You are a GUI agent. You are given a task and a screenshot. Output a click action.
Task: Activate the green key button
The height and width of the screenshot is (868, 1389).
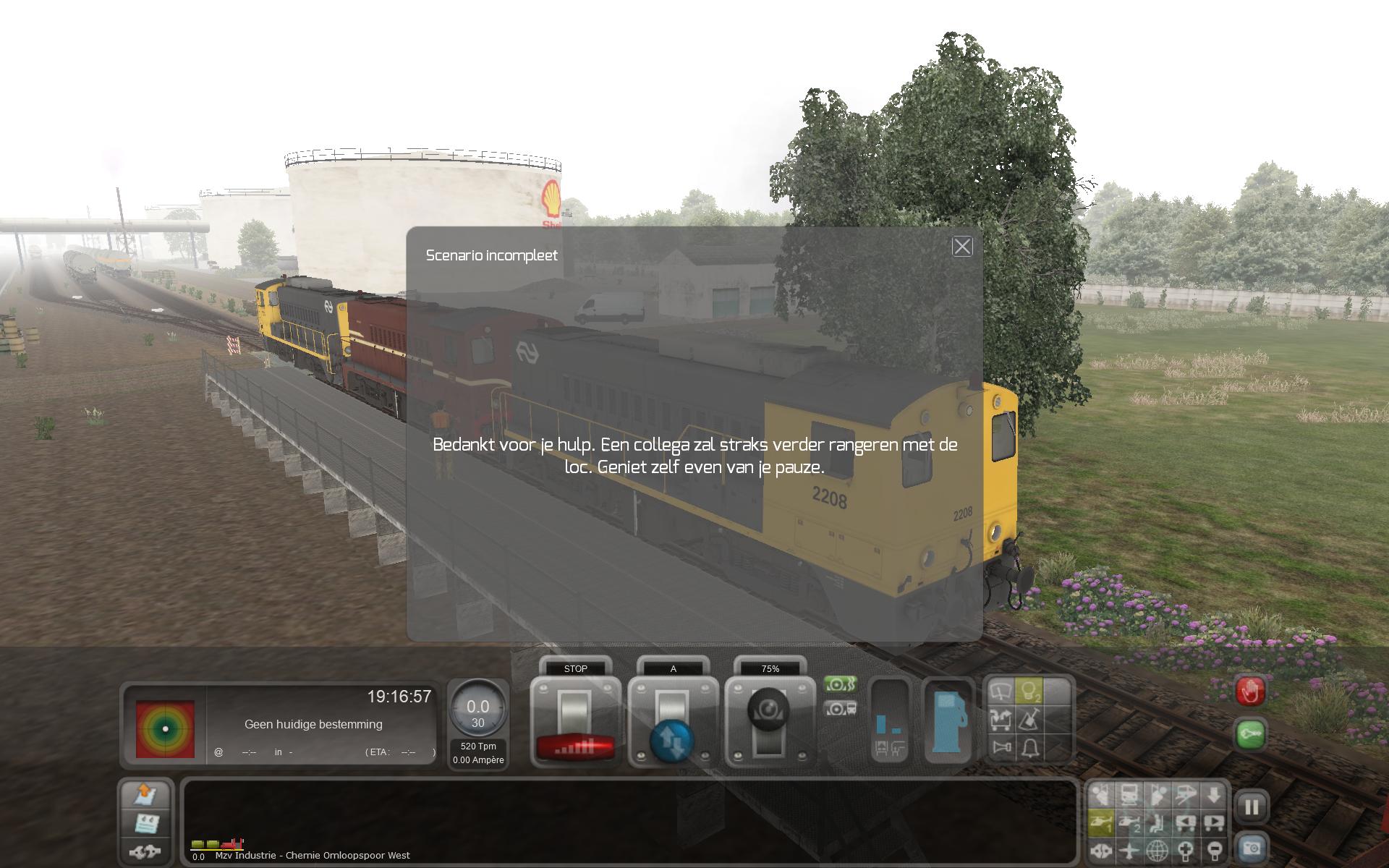1251,734
